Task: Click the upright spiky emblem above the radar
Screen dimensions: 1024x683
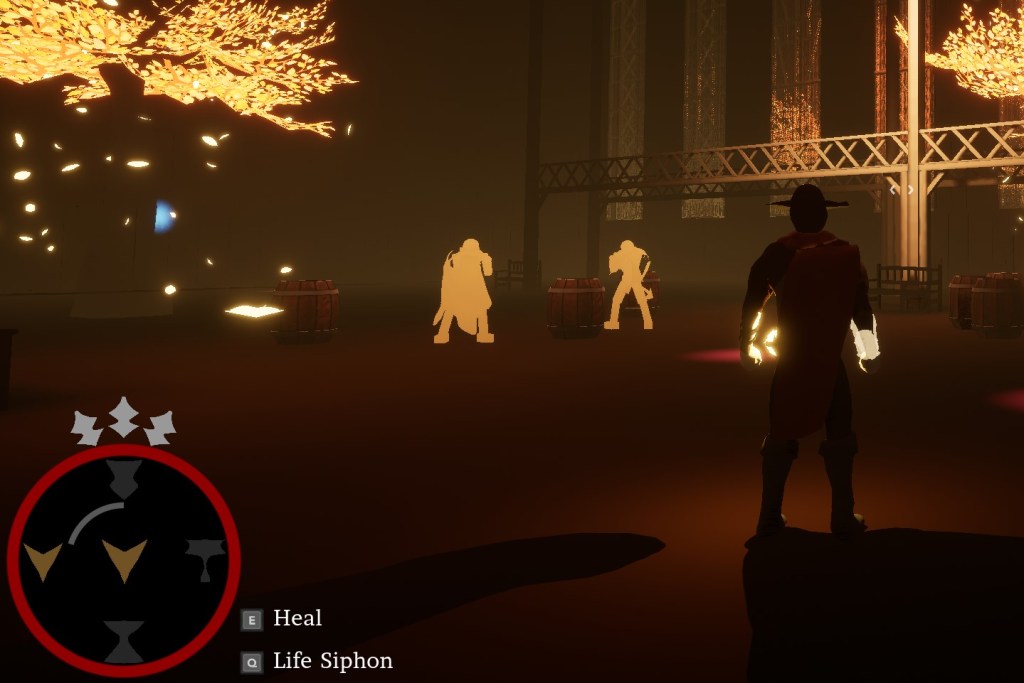Action: click(123, 416)
